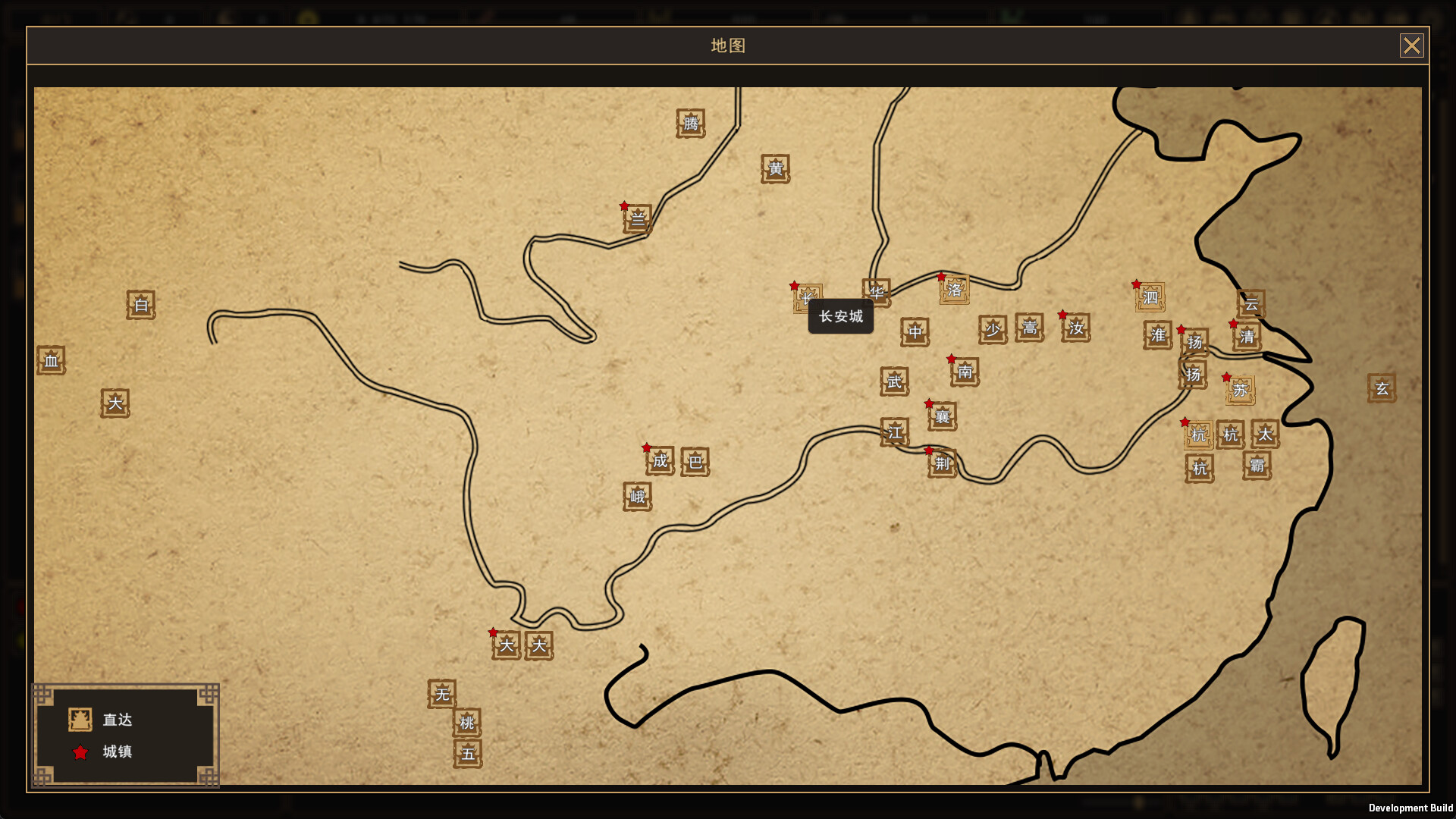
Task: Click the 腾 town icon at the top
Action: click(x=689, y=124)
